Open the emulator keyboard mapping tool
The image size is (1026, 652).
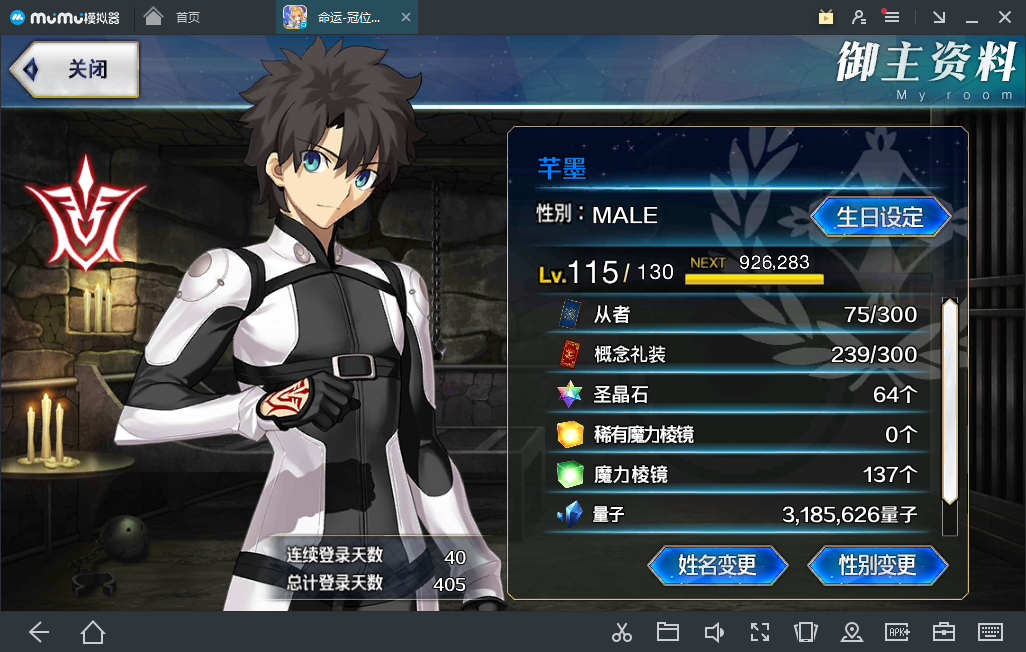coord(990,631)
